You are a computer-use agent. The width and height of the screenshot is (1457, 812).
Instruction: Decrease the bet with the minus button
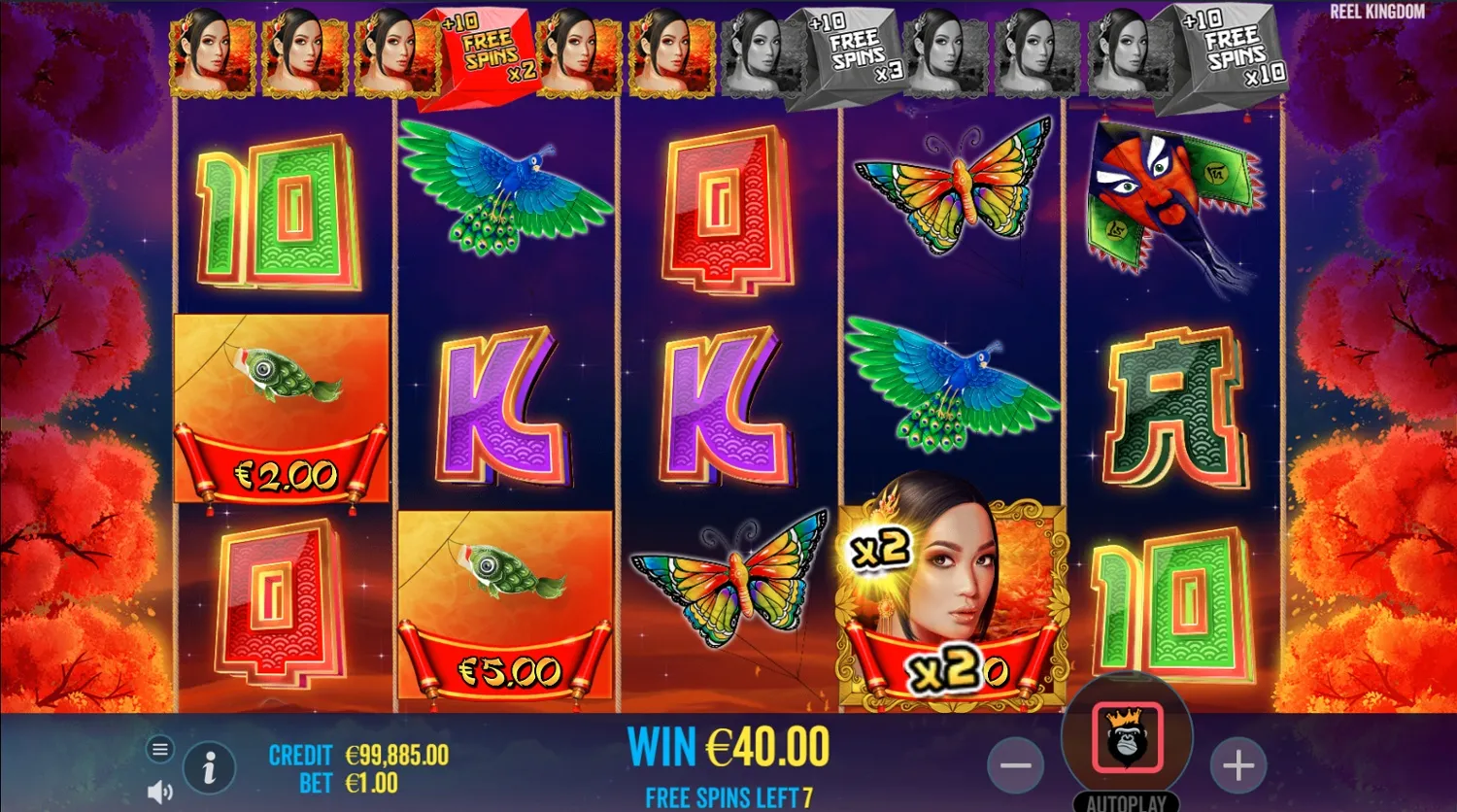[1016, 766]
